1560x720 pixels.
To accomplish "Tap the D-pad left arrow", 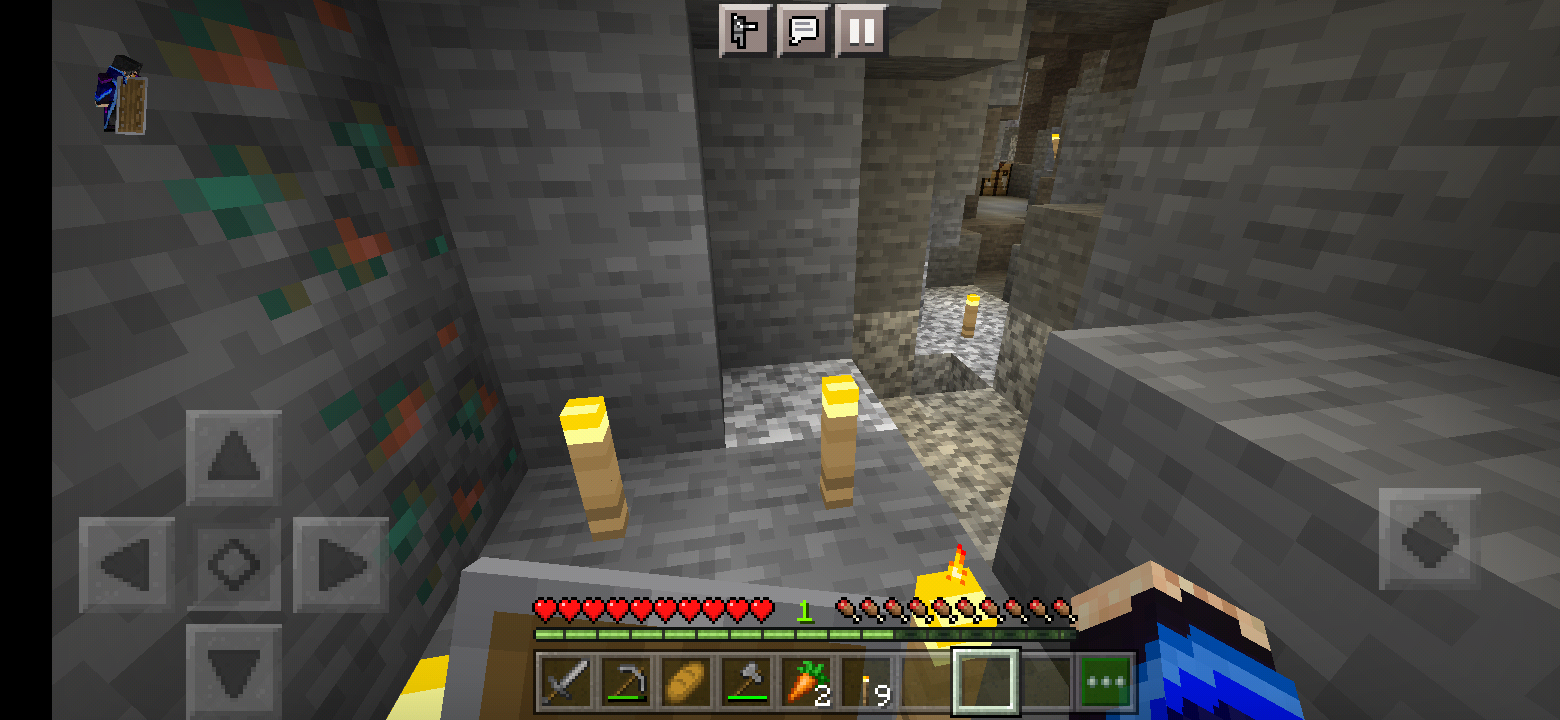I will pyautogui.click(x=127, y=565).
